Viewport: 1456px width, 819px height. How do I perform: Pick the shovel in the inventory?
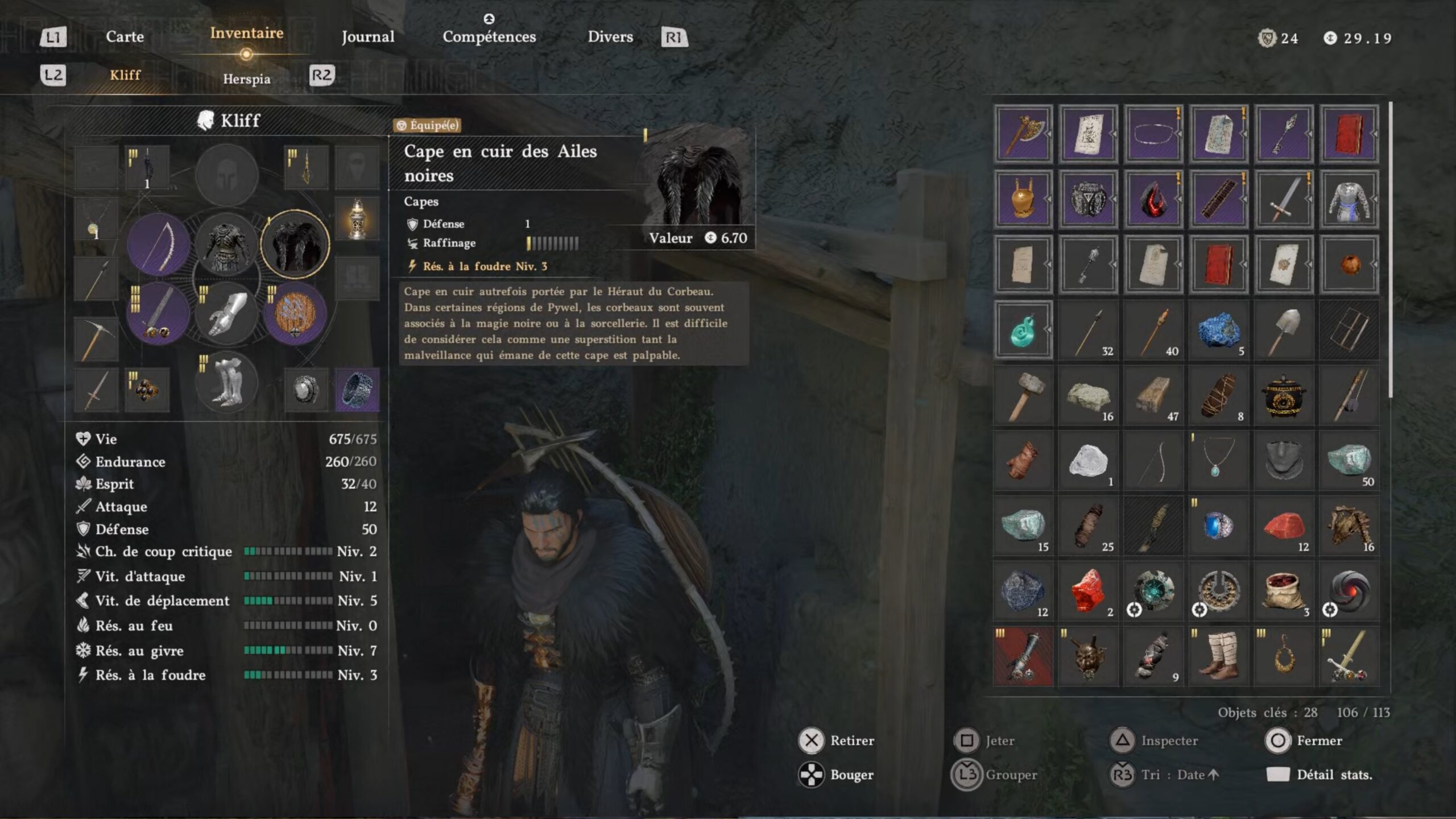[x=1283, y=330]
